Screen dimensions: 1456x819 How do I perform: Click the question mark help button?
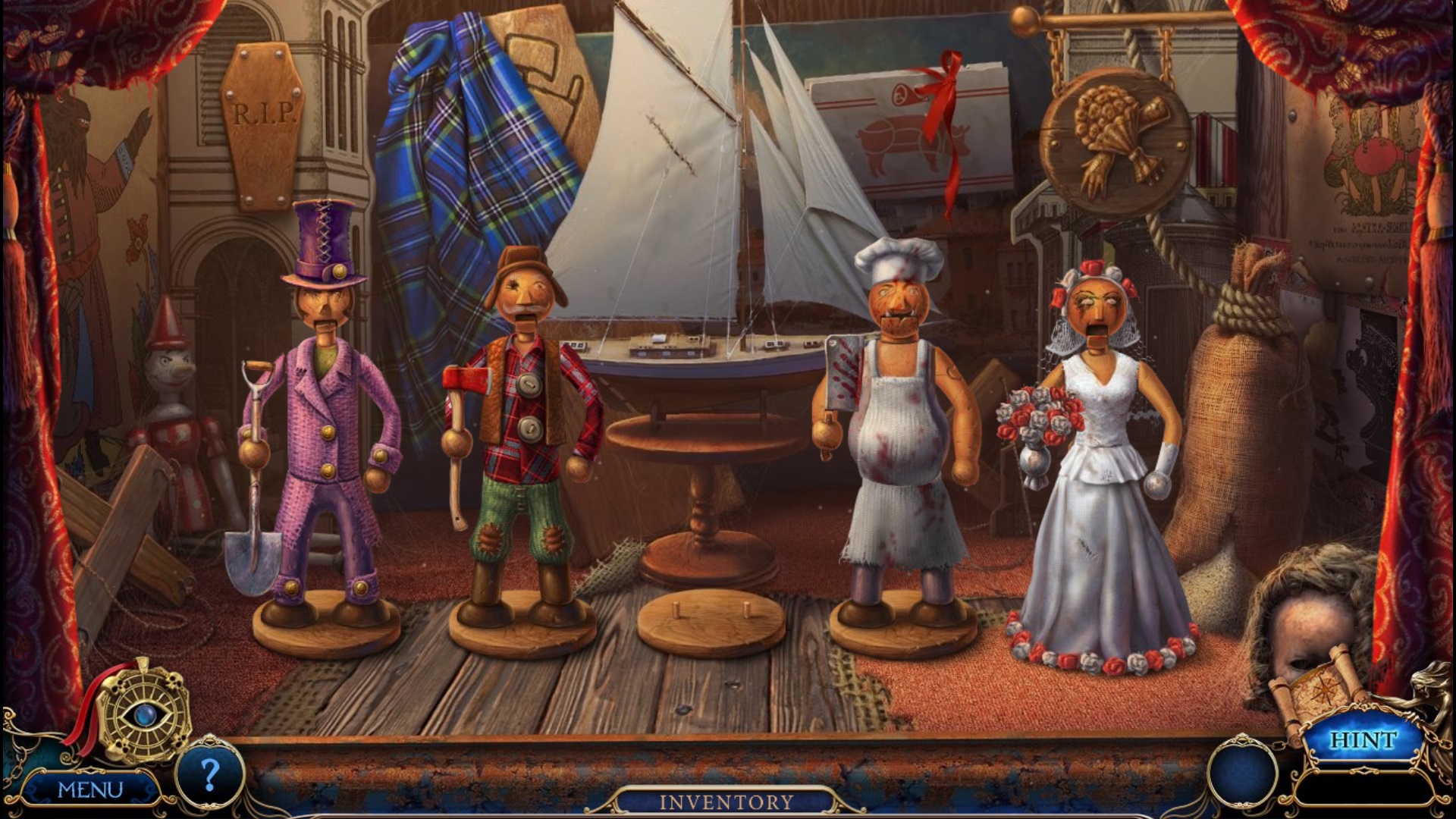coord(209,775)
